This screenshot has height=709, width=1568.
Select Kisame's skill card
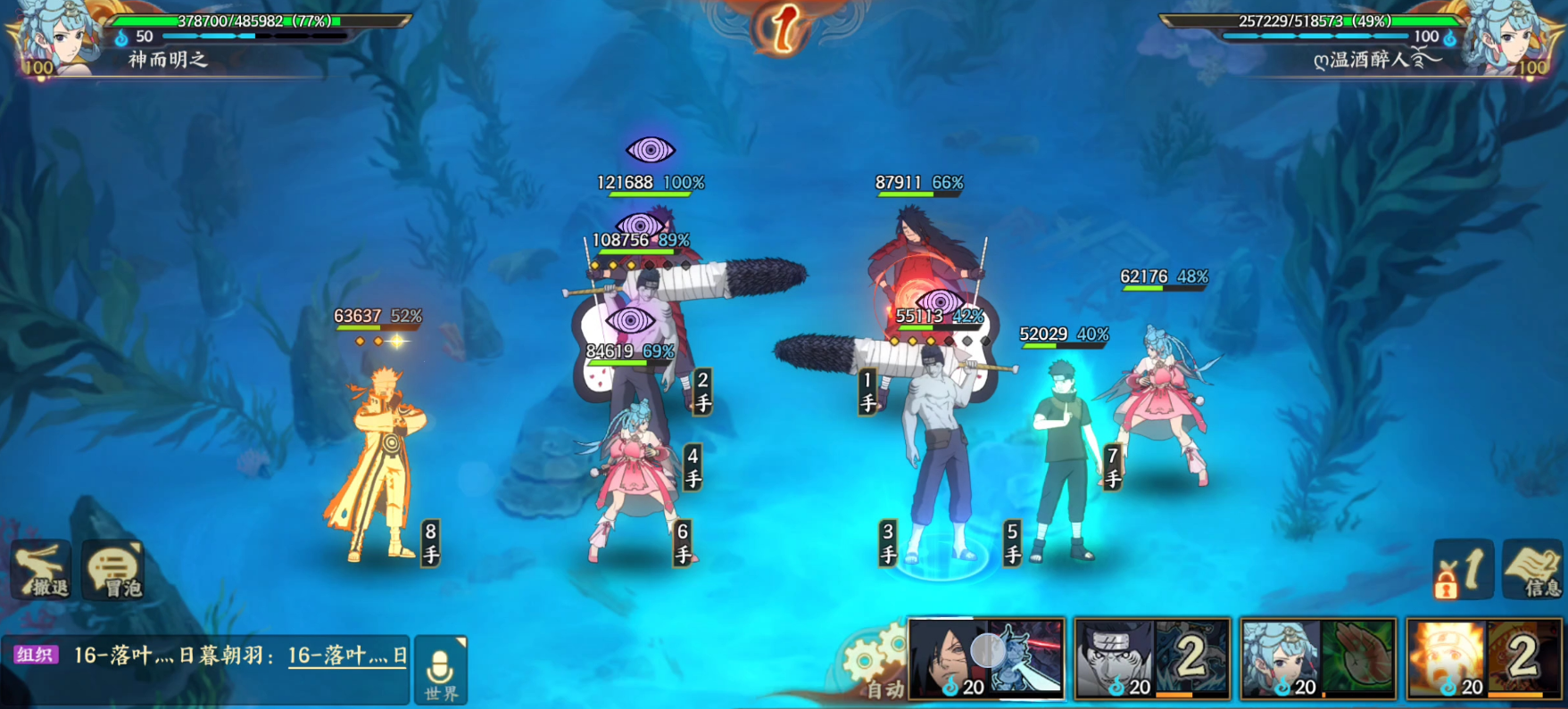(1151, 659)
